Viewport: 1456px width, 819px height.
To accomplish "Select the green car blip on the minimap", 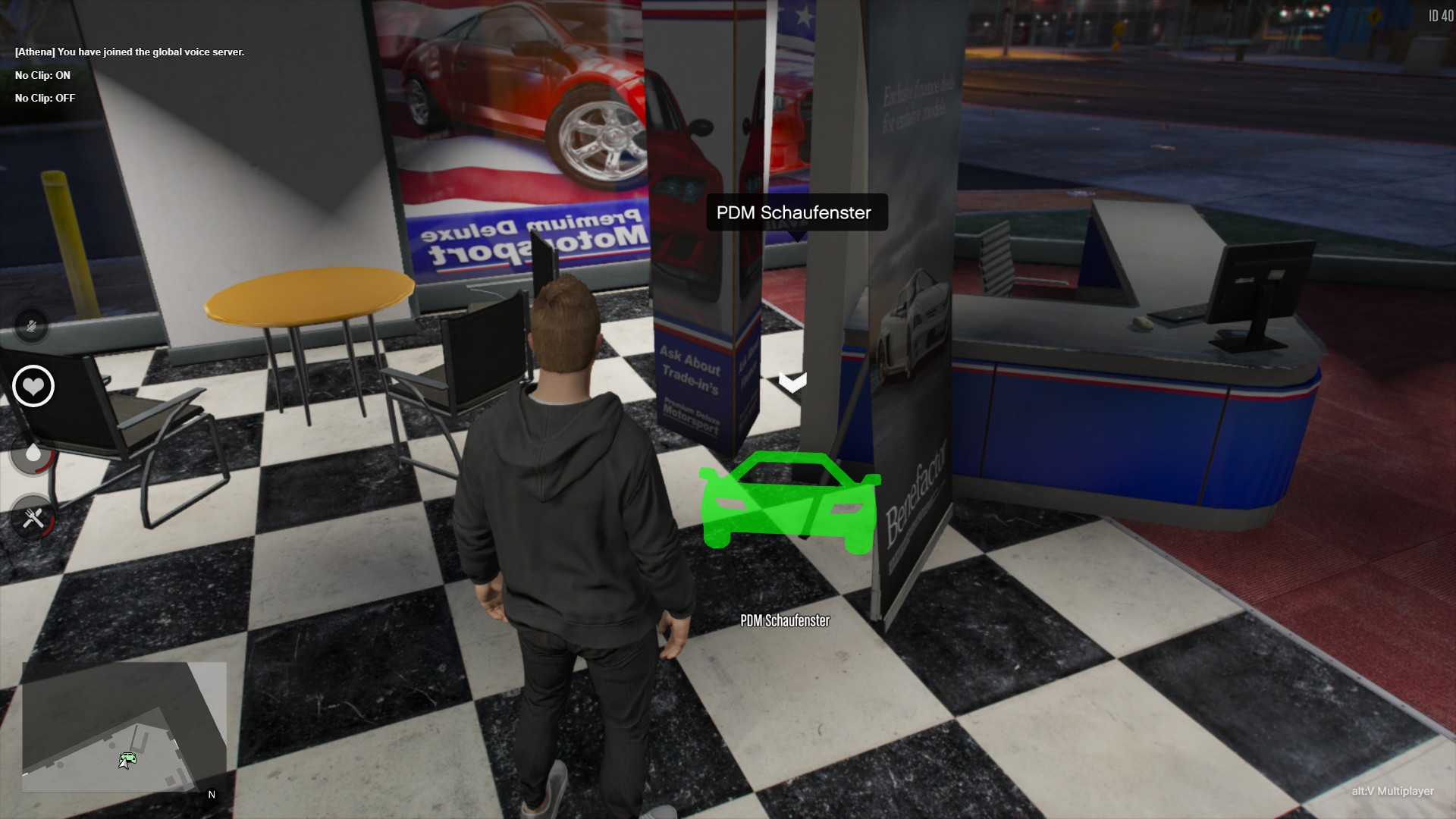I will coord(128,758).
